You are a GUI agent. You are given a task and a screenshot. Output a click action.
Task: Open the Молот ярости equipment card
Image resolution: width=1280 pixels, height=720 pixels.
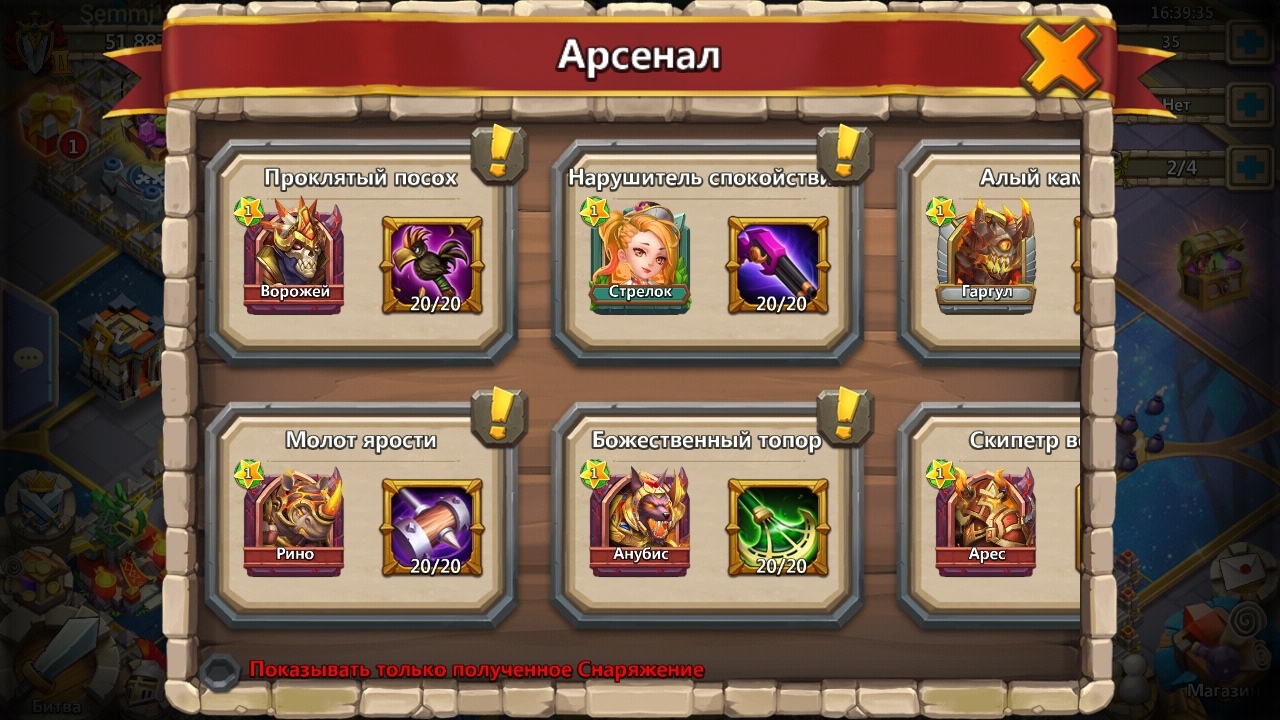[360, 440]
